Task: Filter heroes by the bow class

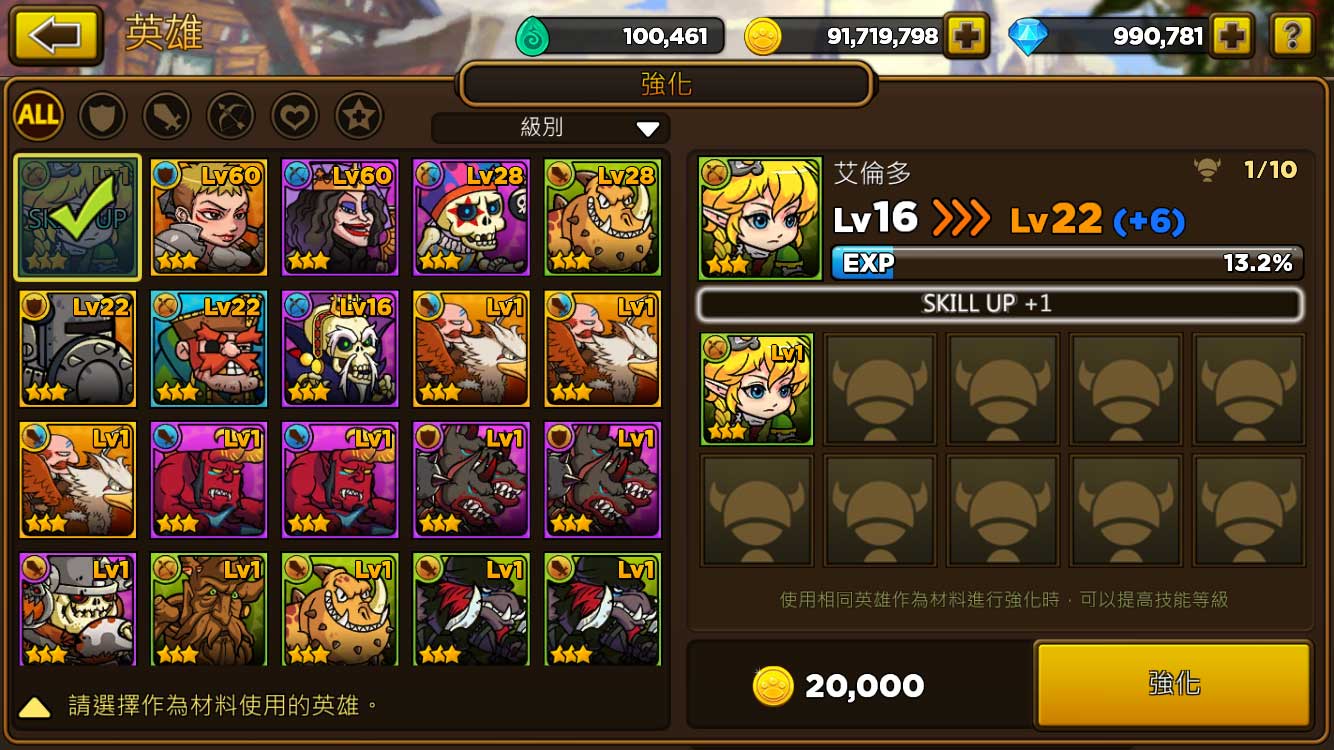Action: 230,116
